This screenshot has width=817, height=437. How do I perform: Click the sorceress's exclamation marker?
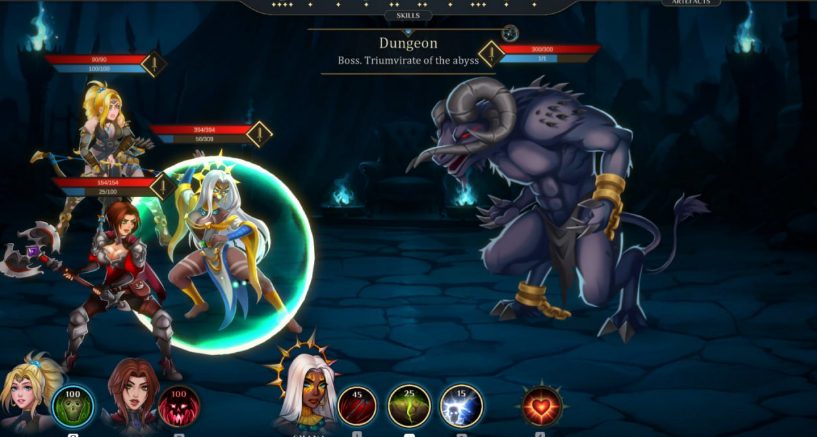259,133
